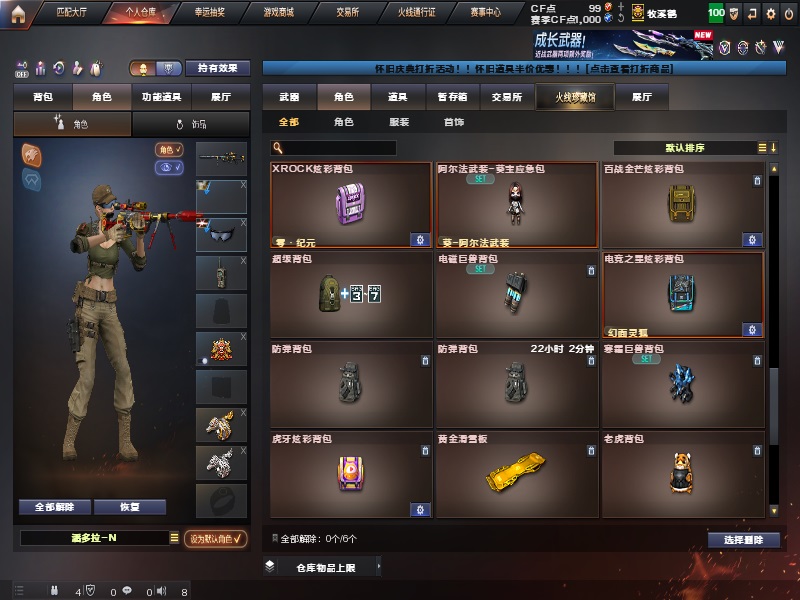Image resolution: width=800 pixels, height=600 pixels.
Task: Select the XROCK炫彩背包 item
Action: [351, 204]
